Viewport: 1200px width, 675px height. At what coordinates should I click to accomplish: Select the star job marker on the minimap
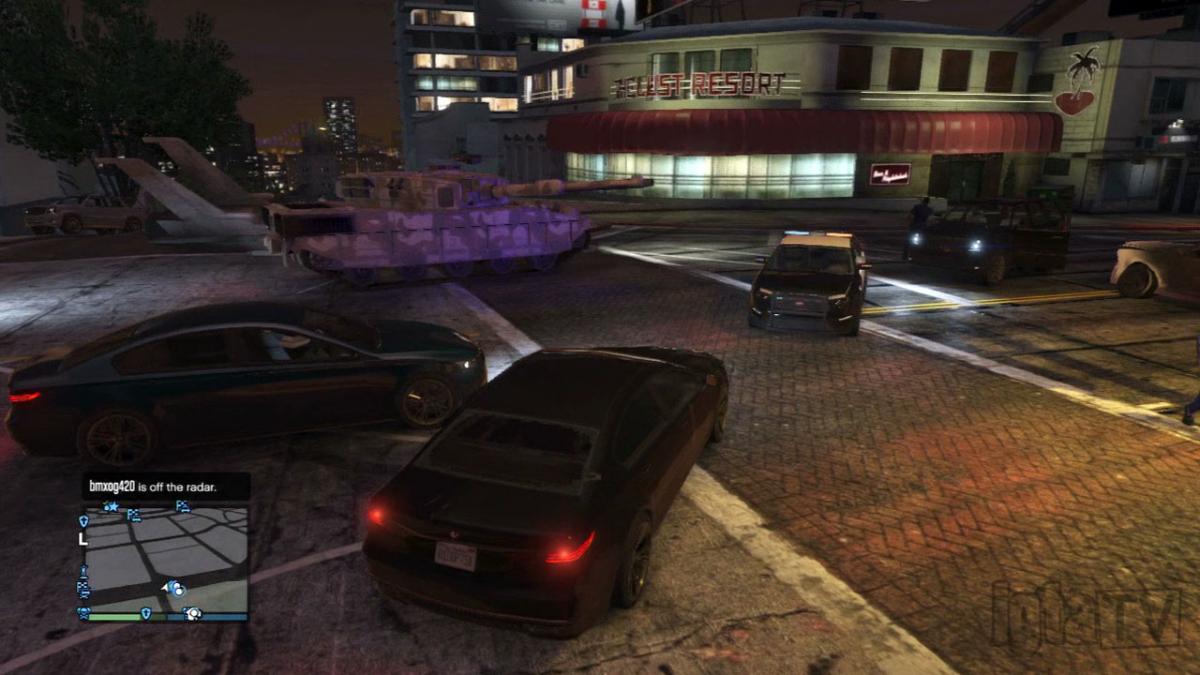112,508
